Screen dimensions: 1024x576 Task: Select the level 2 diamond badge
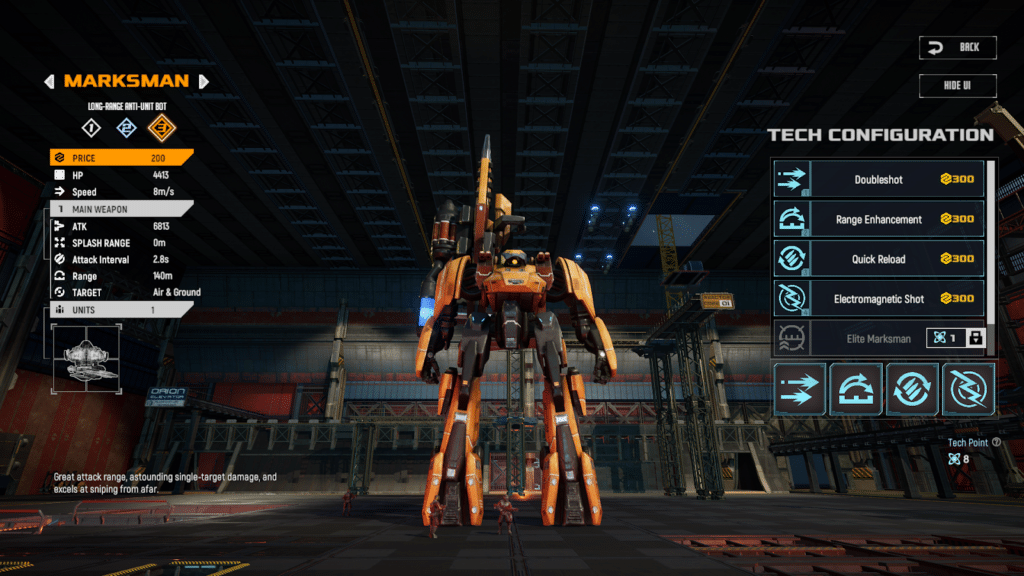click(125, 127)
